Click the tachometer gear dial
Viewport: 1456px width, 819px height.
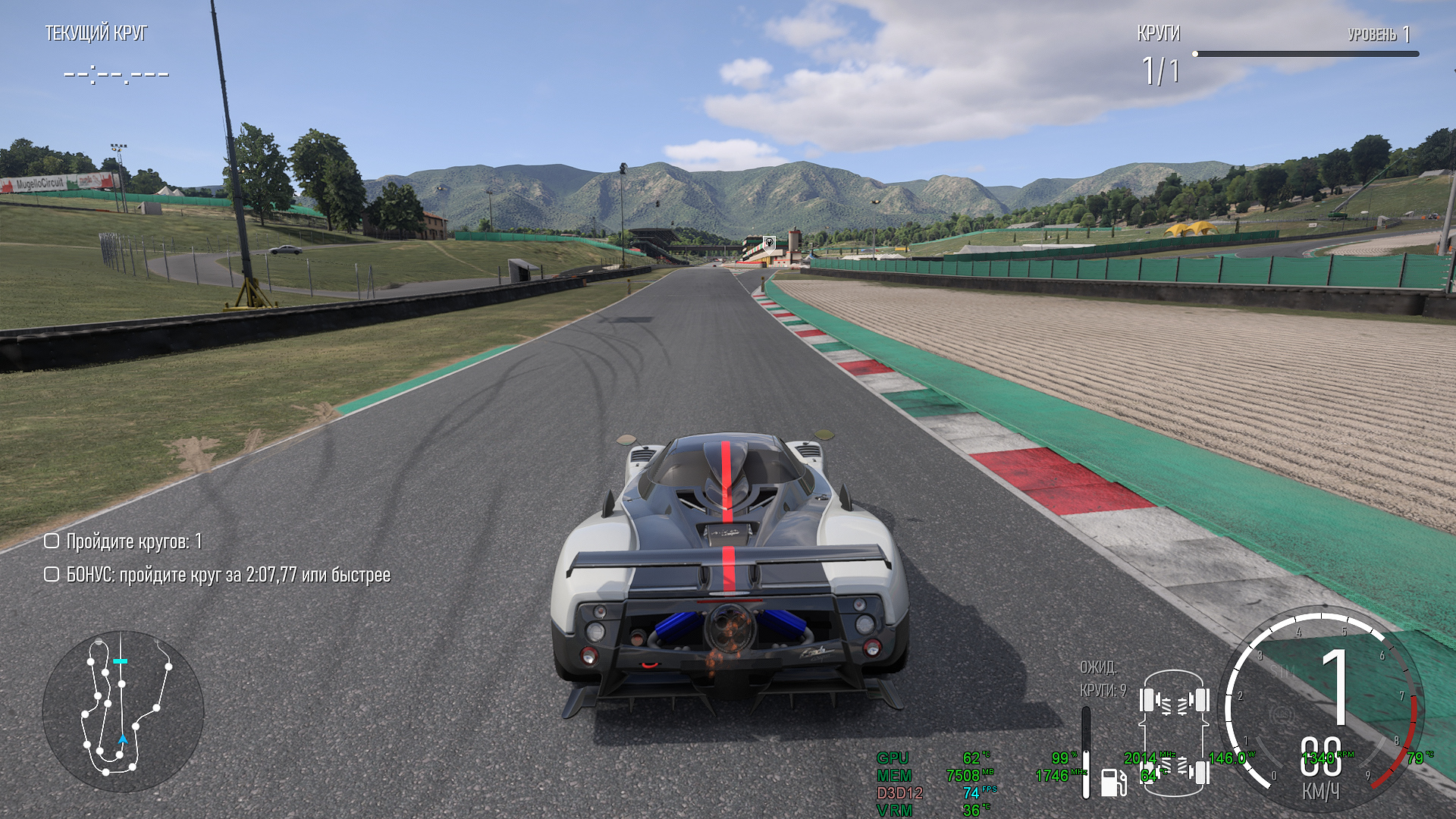1323,711
